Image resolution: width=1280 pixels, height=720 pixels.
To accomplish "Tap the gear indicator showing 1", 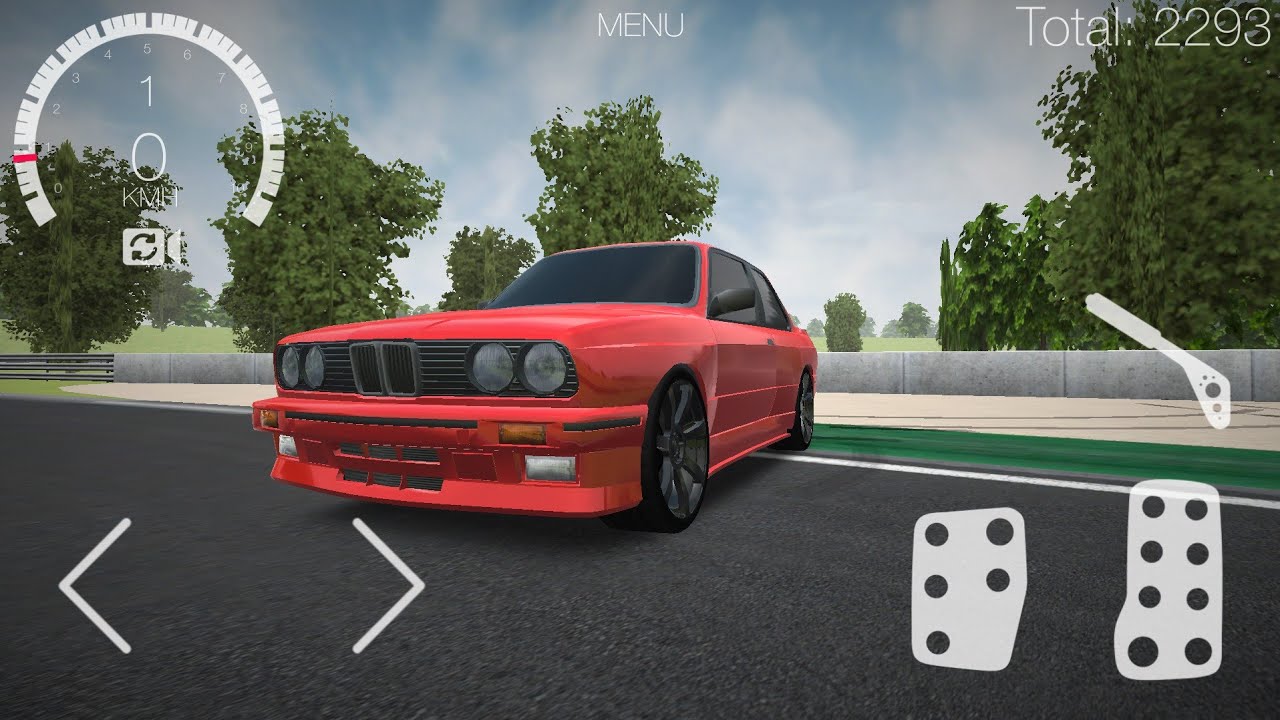I will [148, 93].
